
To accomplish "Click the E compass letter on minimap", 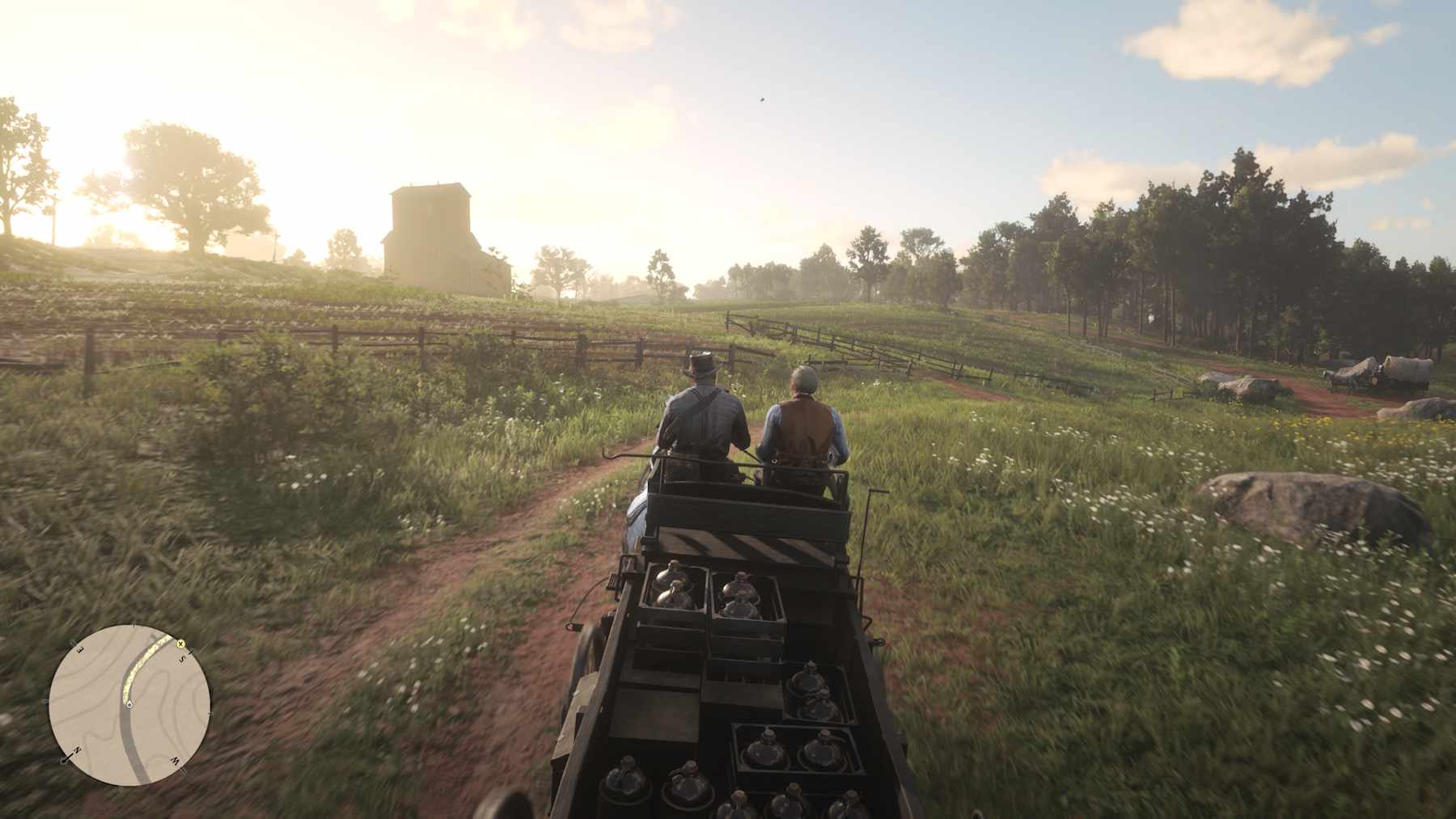I will [x=79, y=649].
